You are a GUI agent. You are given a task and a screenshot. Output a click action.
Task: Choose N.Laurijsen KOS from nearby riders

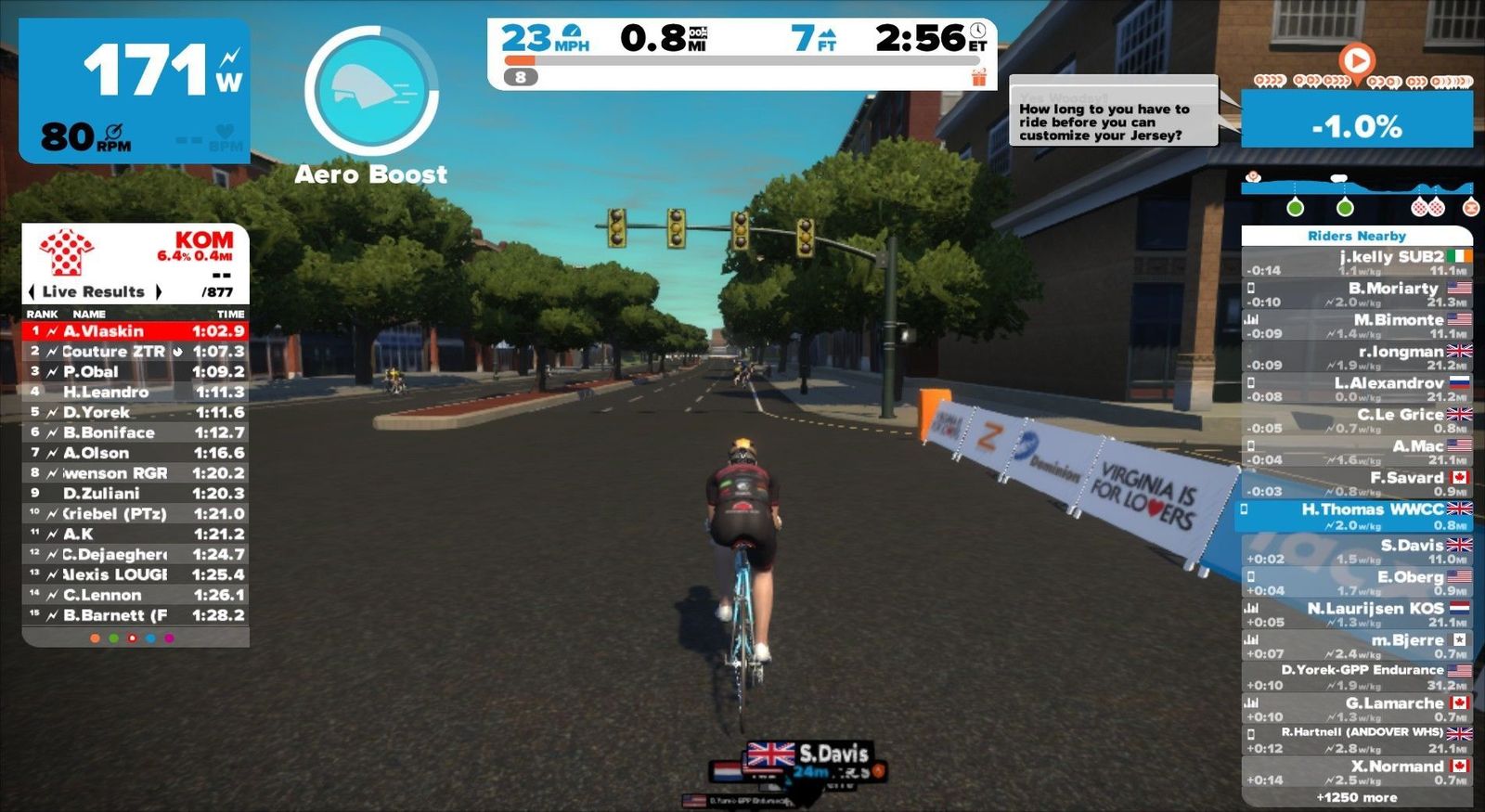pos(1356,614)
